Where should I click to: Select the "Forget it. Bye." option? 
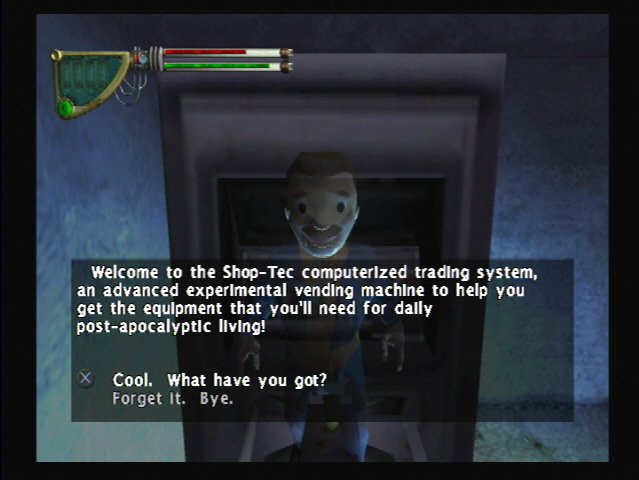click(x=173, y=398)
